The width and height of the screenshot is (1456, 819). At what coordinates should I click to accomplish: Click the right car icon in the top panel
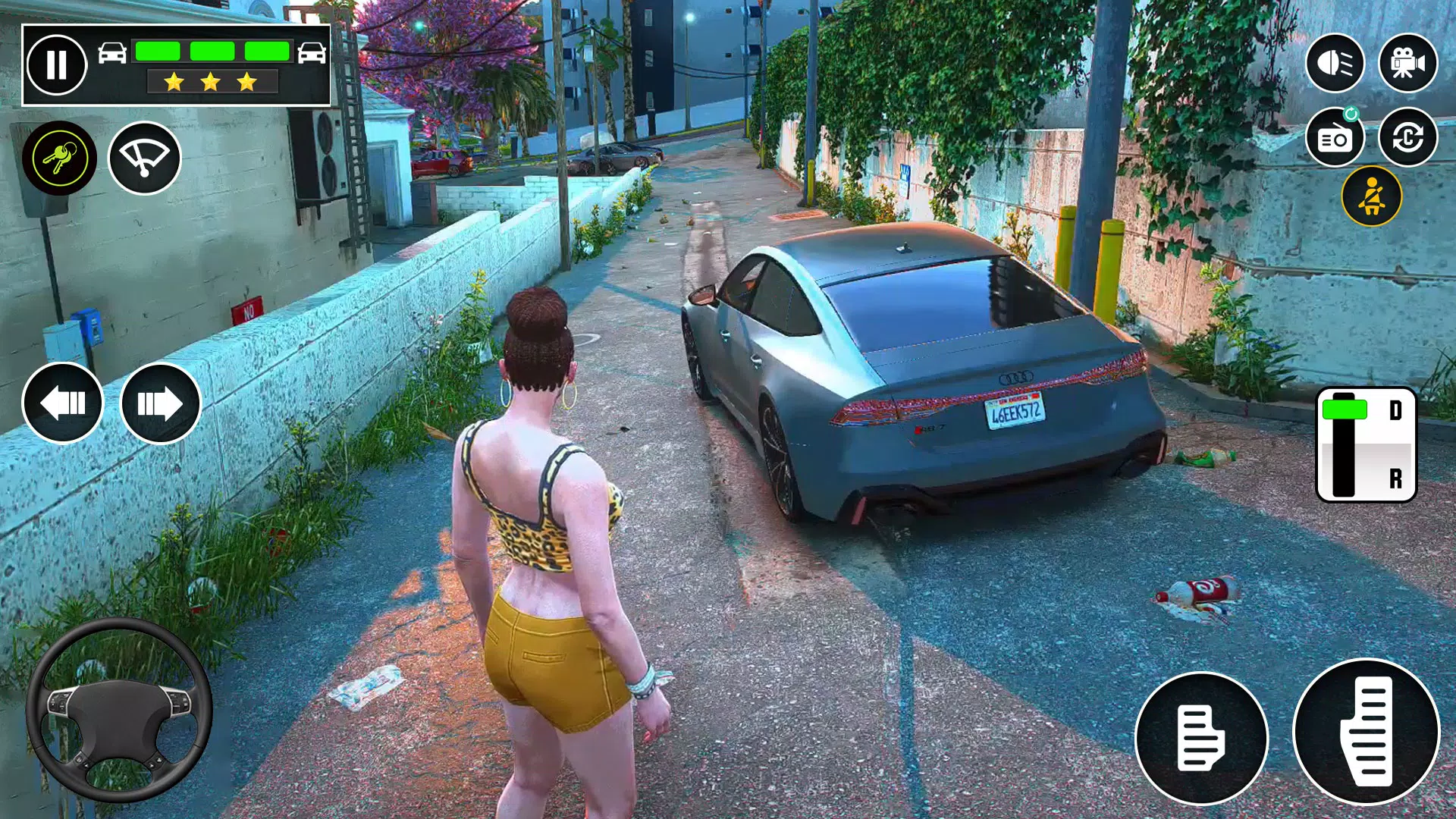click(311, 53)
